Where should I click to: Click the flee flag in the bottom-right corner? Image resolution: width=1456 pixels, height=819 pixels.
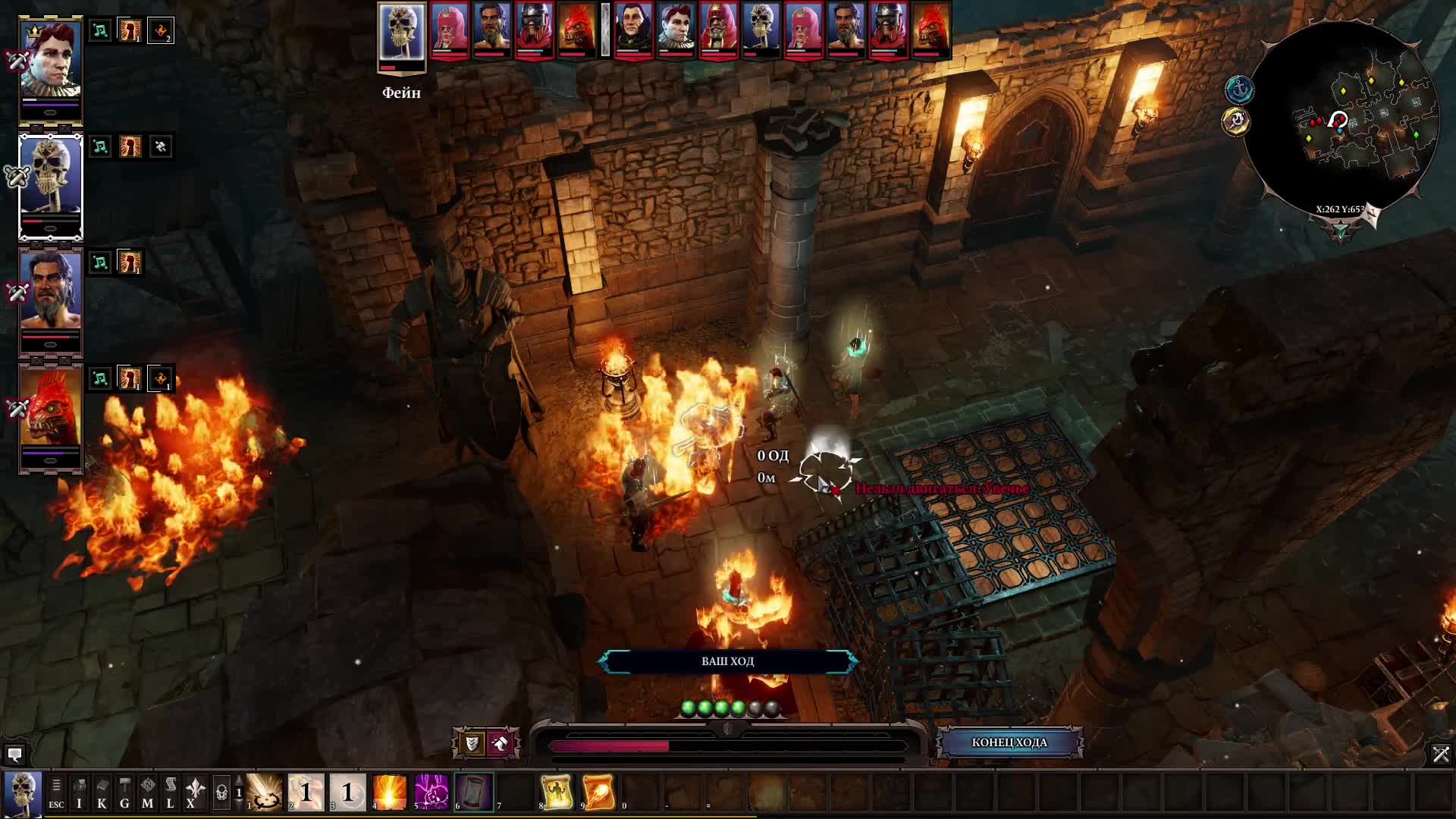click(x=1439, y=756)
